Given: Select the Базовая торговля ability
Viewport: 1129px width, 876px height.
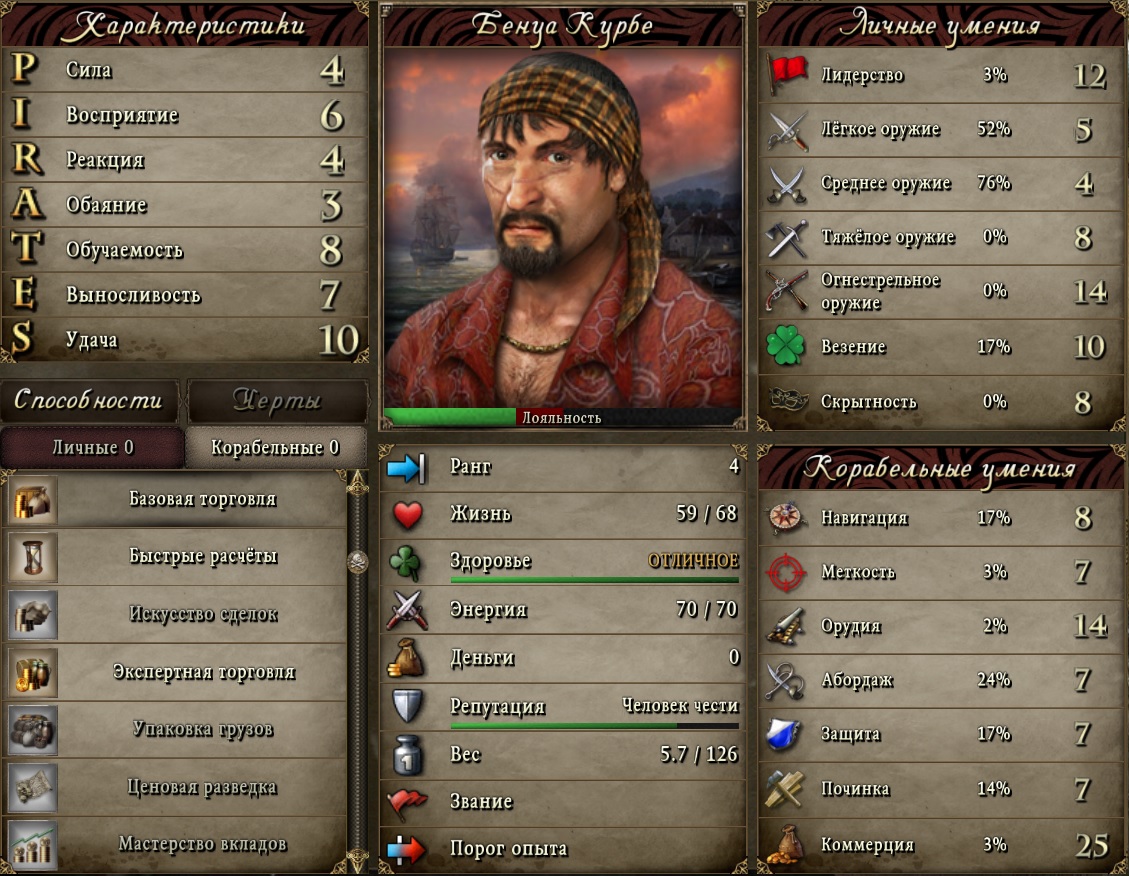Looking at the screenshot, I should point(202,499).
